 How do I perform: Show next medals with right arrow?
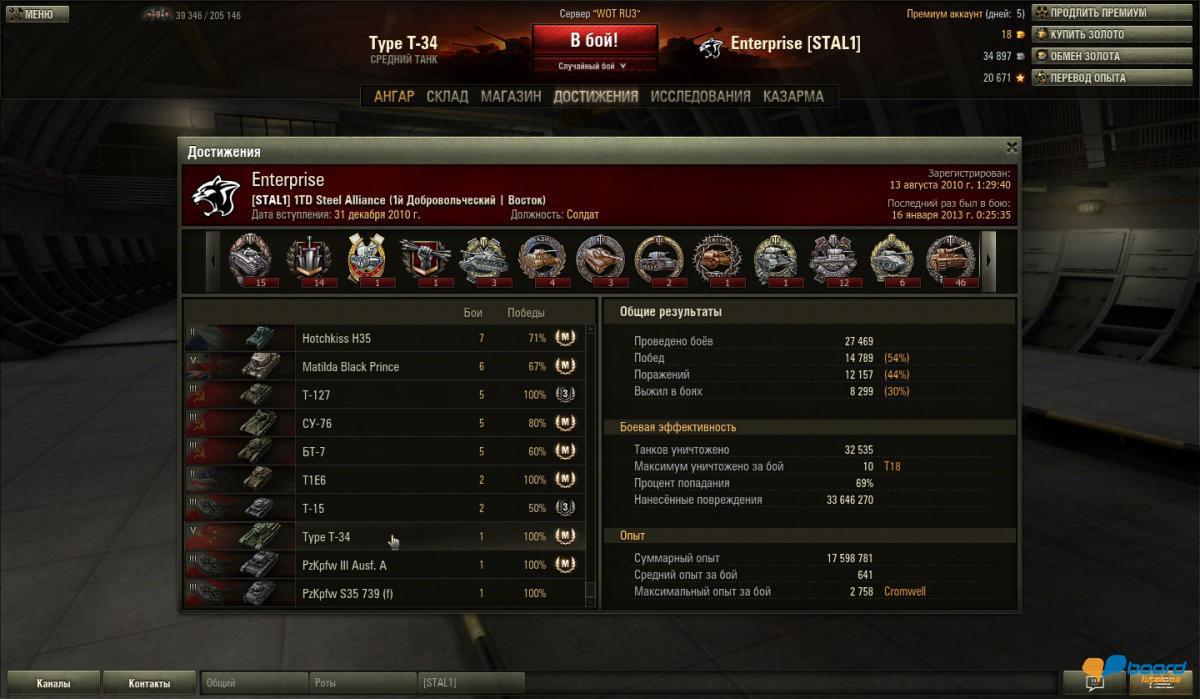coord(988,259)
